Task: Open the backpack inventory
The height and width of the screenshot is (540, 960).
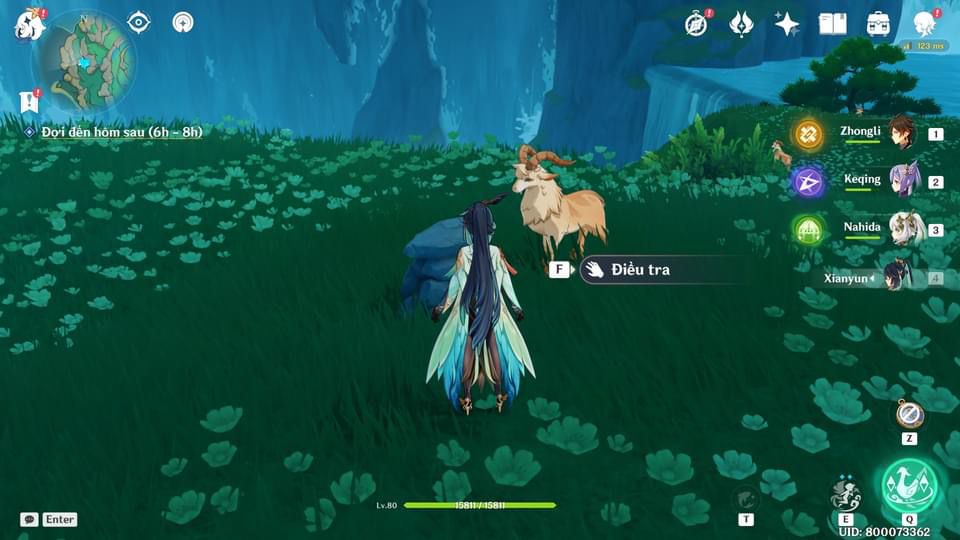Action: tap(878, 24)
